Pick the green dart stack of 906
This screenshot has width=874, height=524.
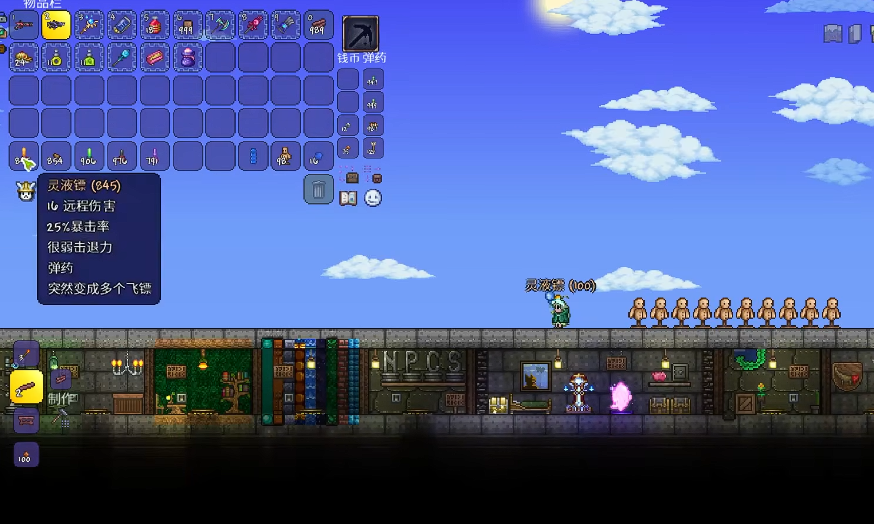point(89,156)
